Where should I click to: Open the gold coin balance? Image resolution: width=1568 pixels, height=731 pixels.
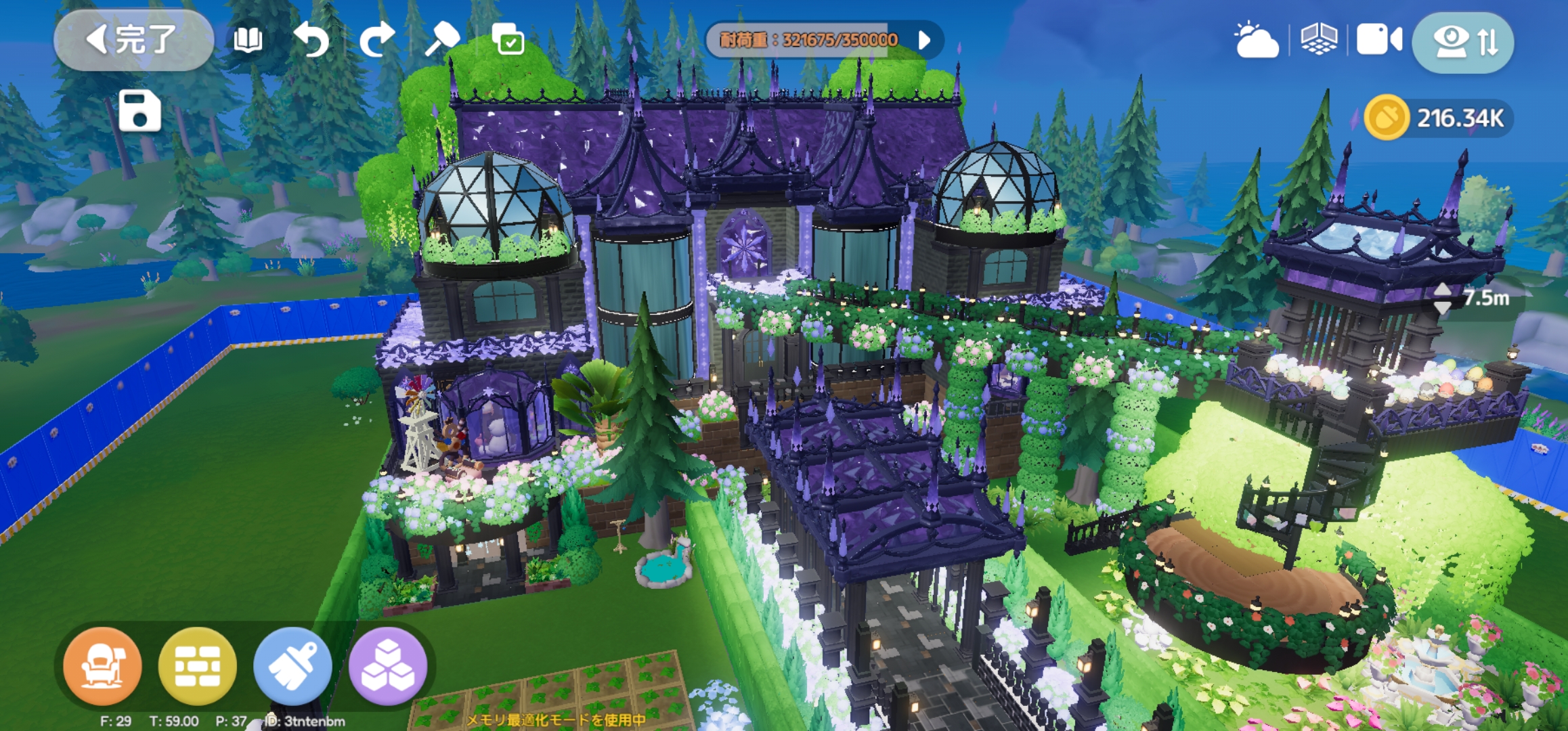(x=1438, y=118)
